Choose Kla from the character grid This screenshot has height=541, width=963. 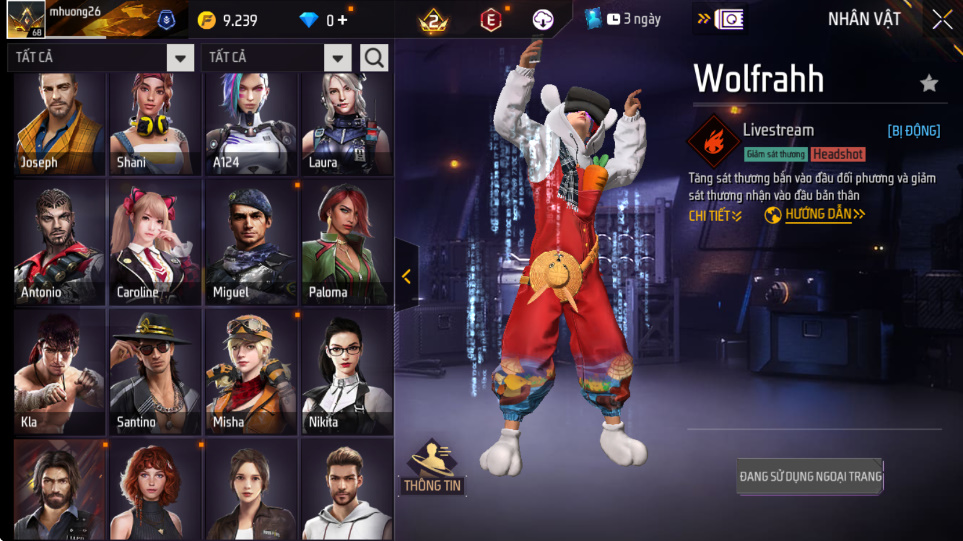[x=60, y=371]
